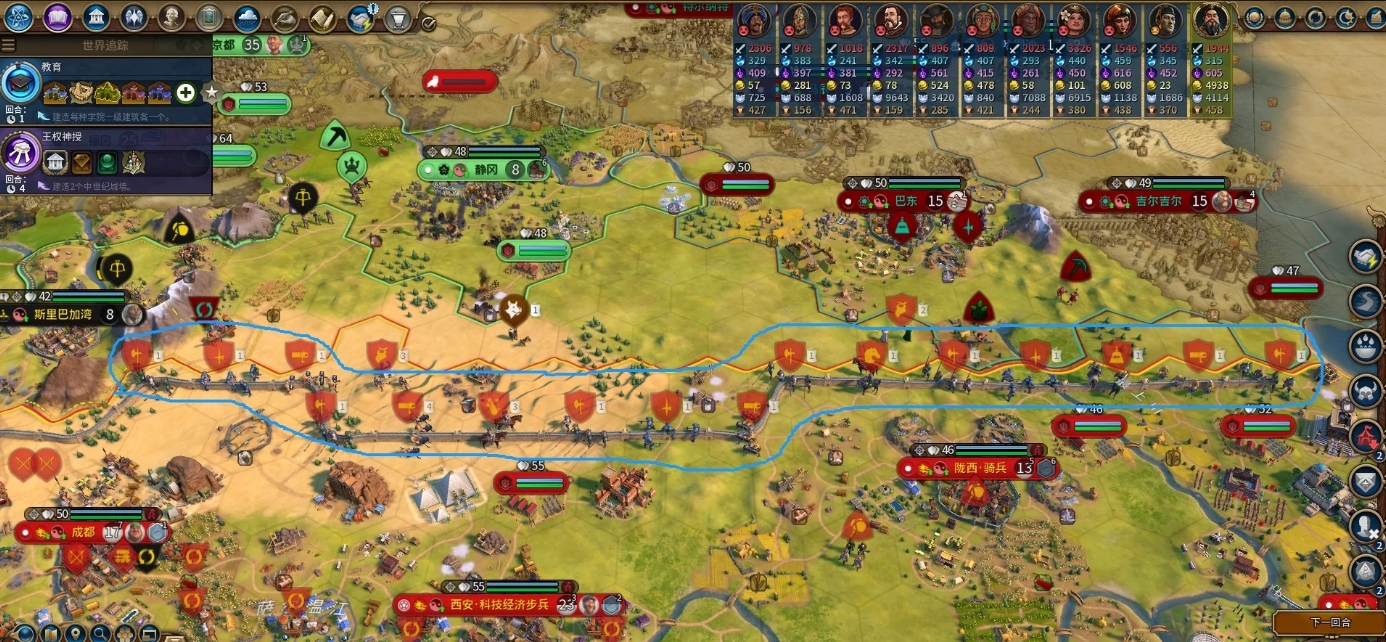The height and width of the screenshot is (642, 1386).
Task: Click the green plus button beside research
Action: [185, 93]
